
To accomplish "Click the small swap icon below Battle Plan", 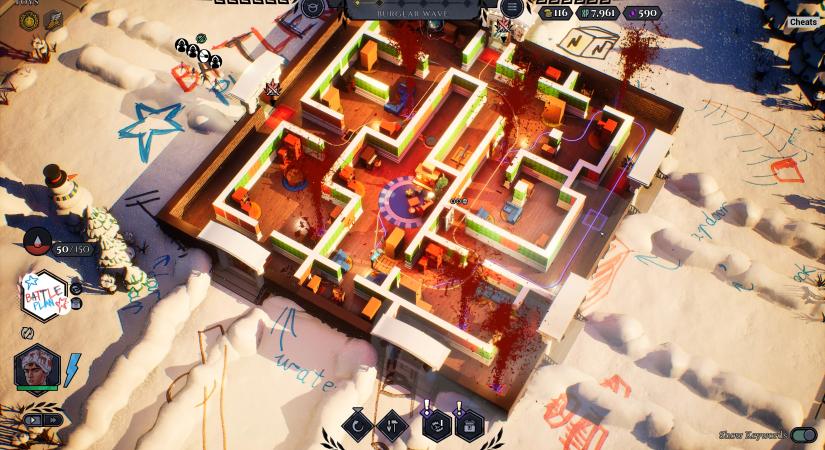I will click(27, 331).
